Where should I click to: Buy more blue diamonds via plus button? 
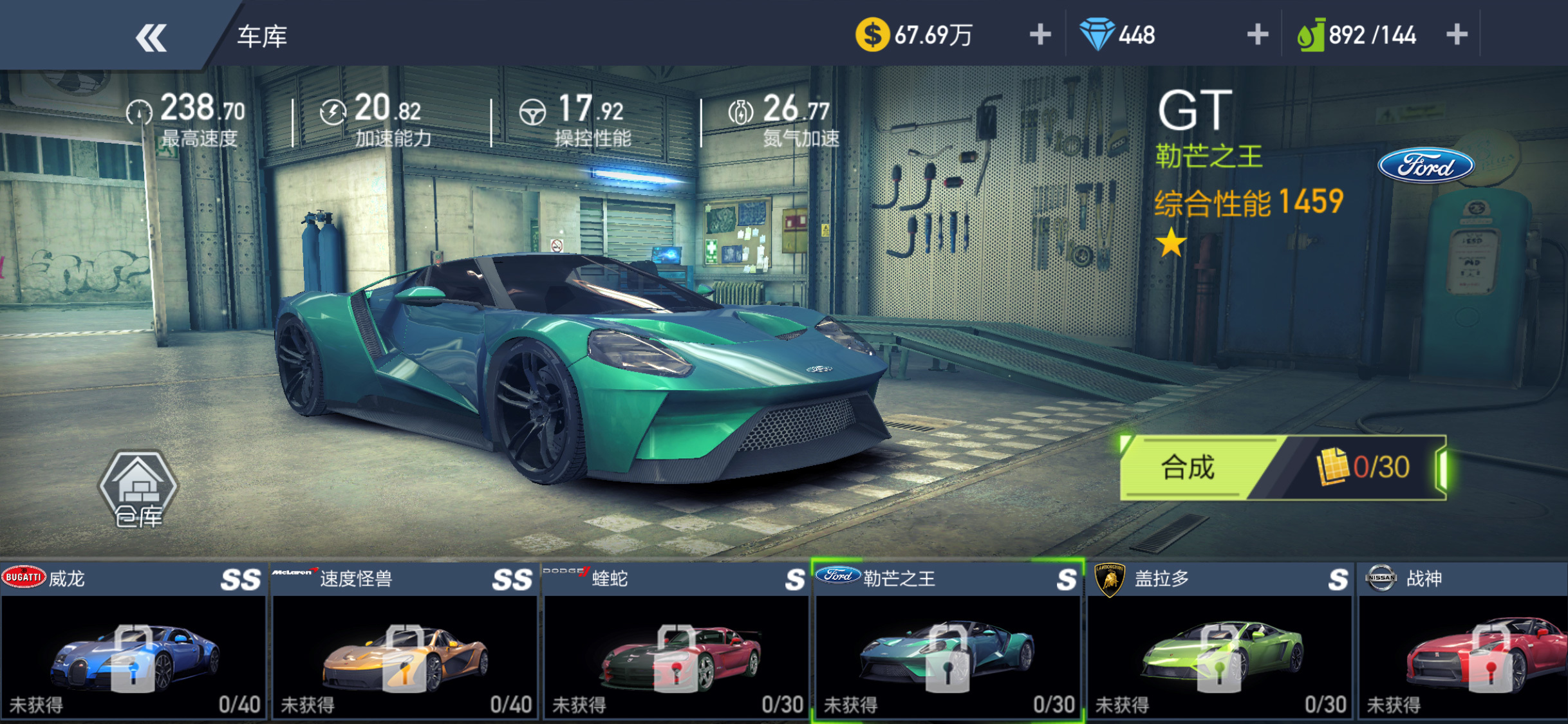tap(1257, 35)
